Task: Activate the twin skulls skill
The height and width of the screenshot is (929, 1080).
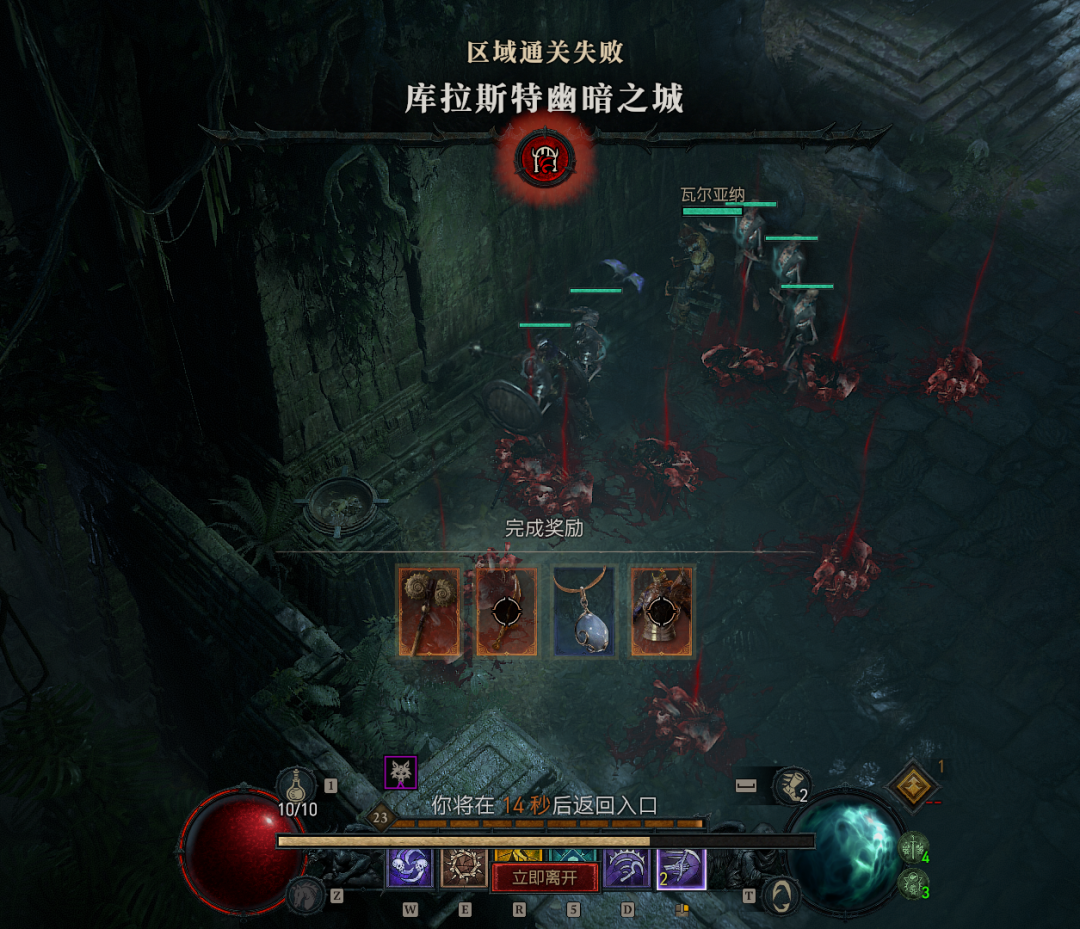Action: click(x=410, y=866)
